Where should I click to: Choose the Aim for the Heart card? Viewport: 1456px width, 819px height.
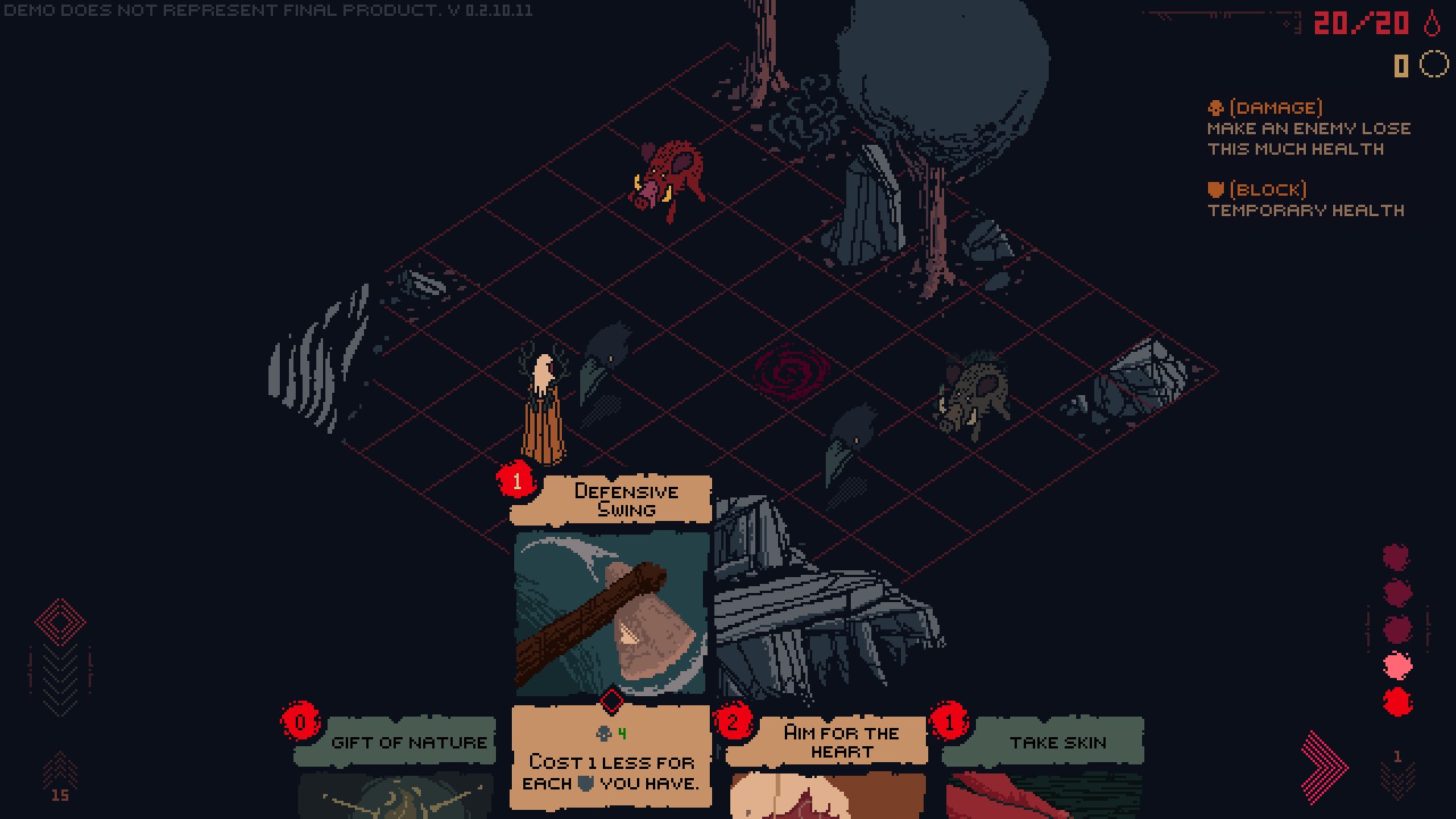click(x=827, y=766)
